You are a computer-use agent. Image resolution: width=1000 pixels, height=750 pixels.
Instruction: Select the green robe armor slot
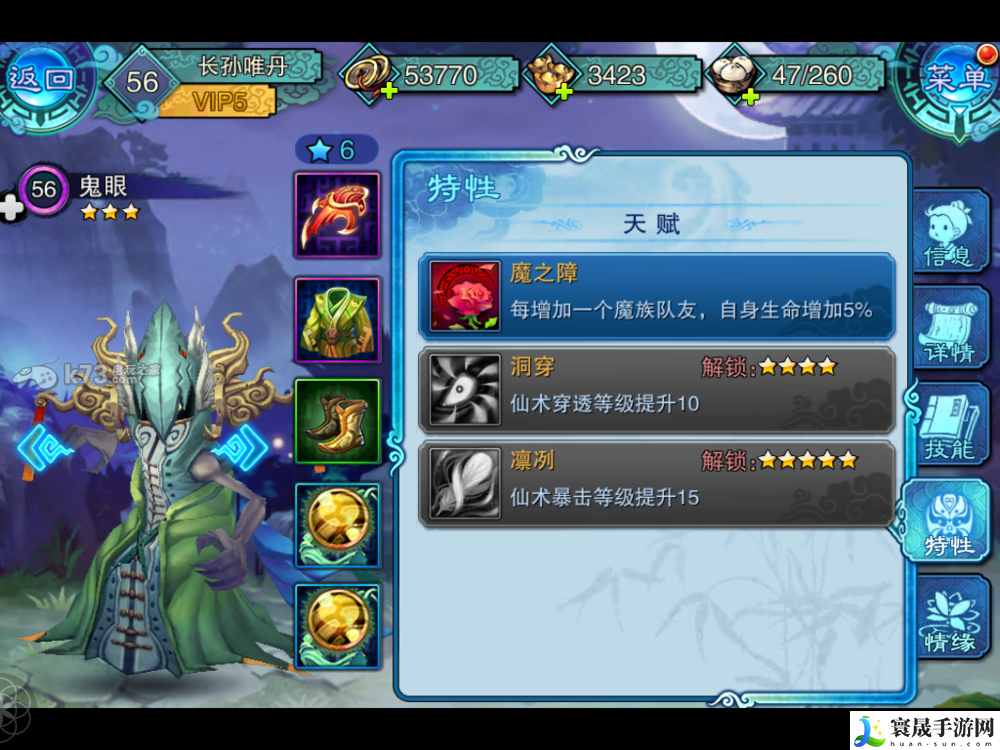point(337,320)
